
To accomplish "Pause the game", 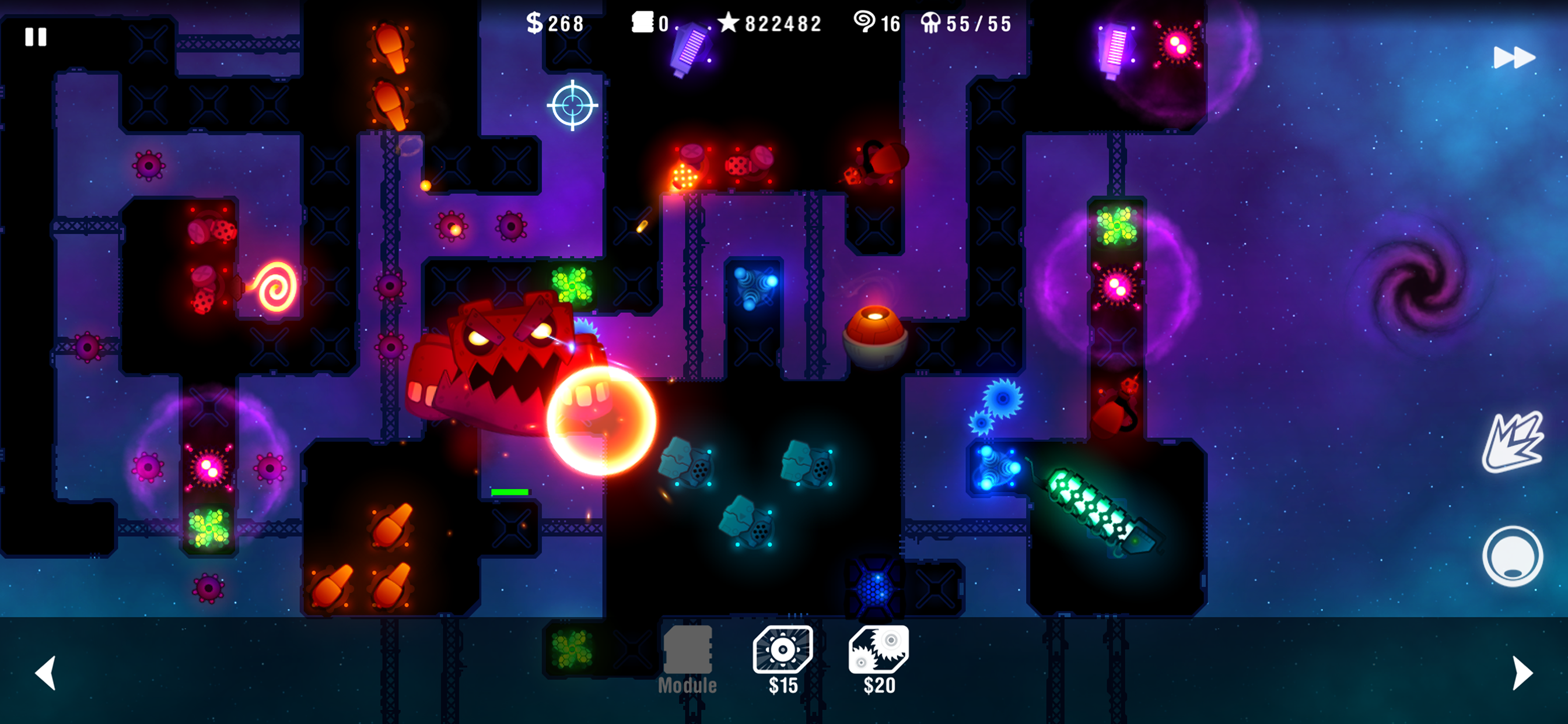I will [x=36, y=37].
